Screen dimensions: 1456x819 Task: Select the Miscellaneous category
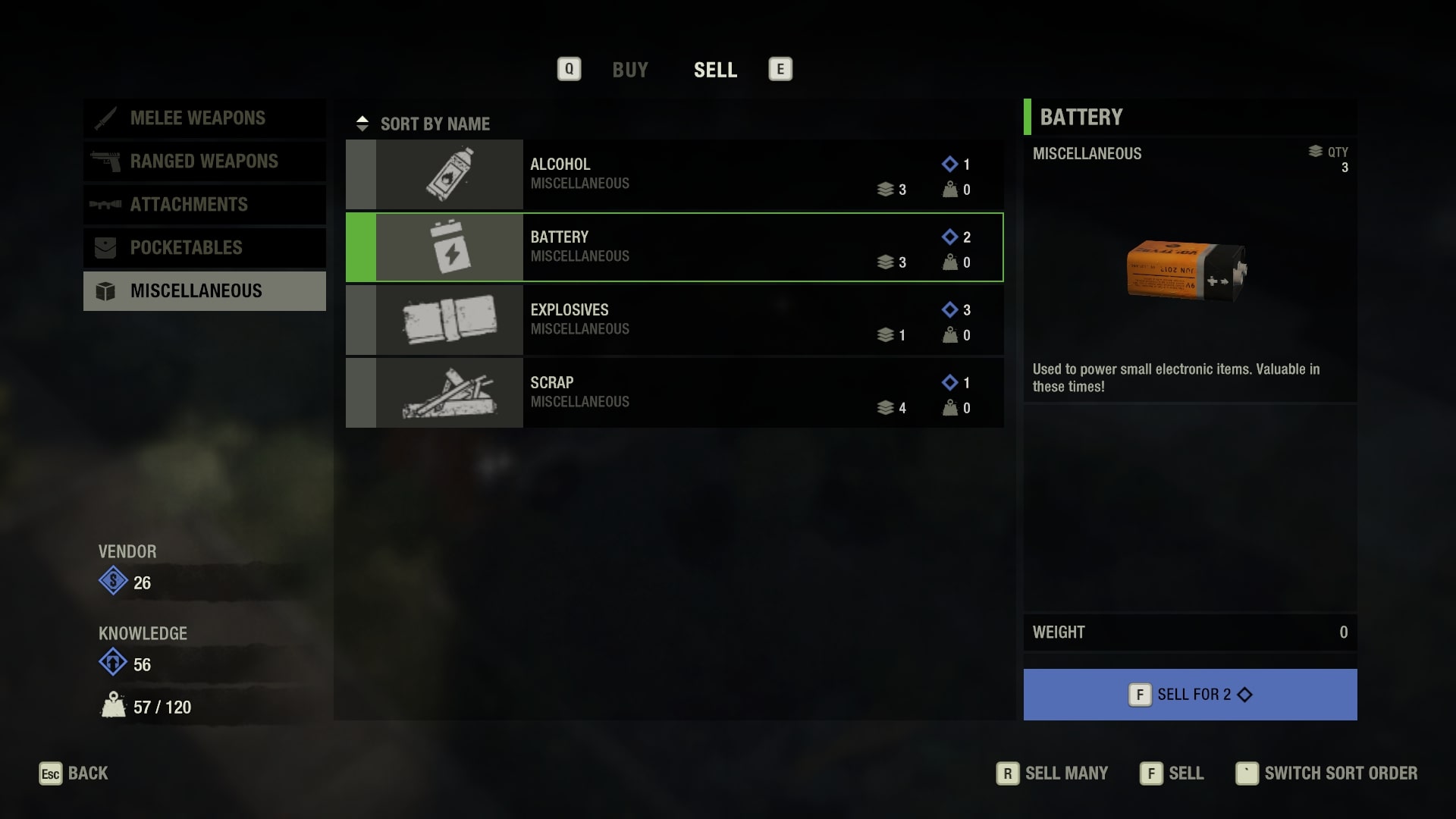click(x=205, y=291)
